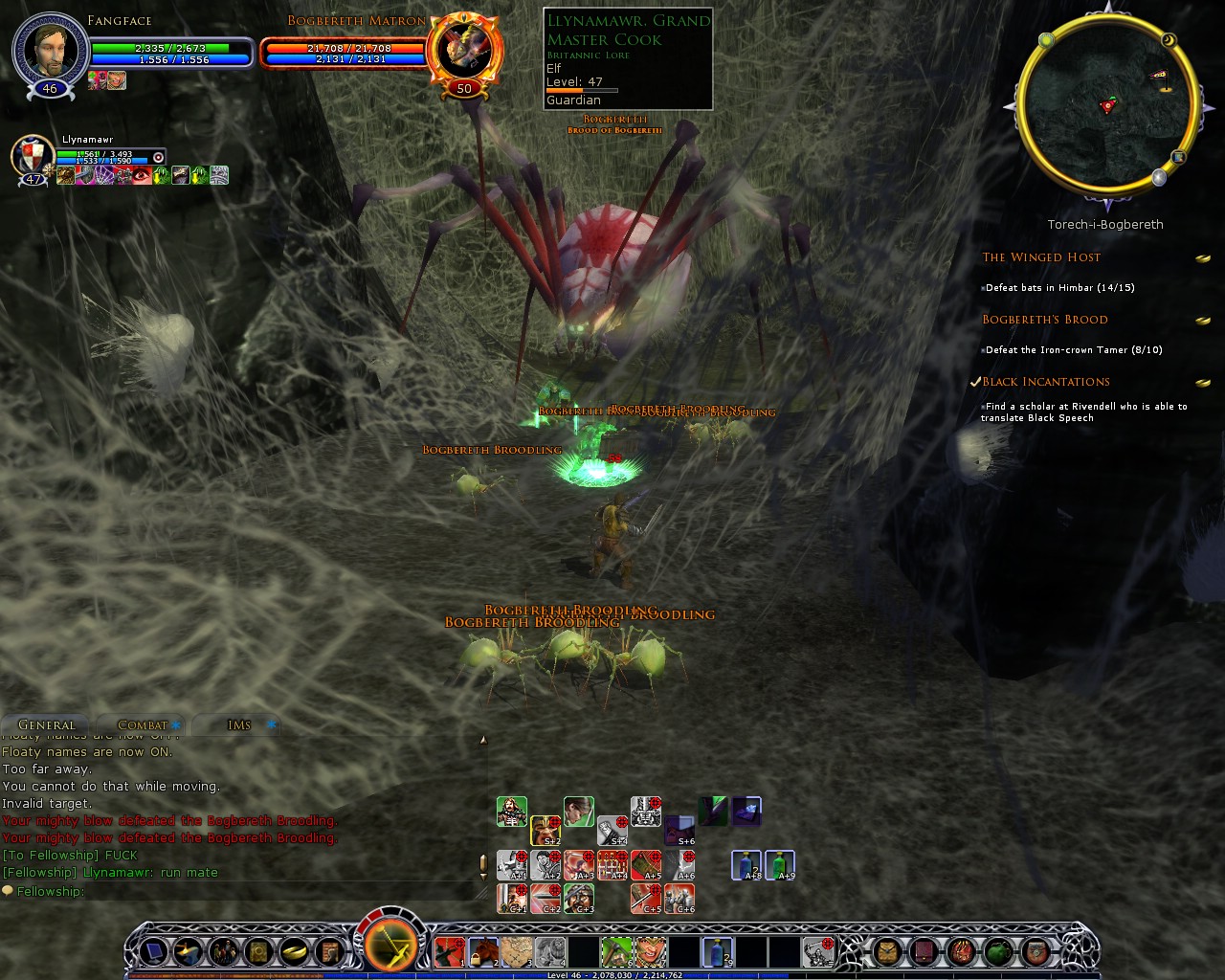The width and height of the screenshot is (1225, 980).
Task: Trigger the C+6 armored soldiers skill
Action: coord(679,899)
